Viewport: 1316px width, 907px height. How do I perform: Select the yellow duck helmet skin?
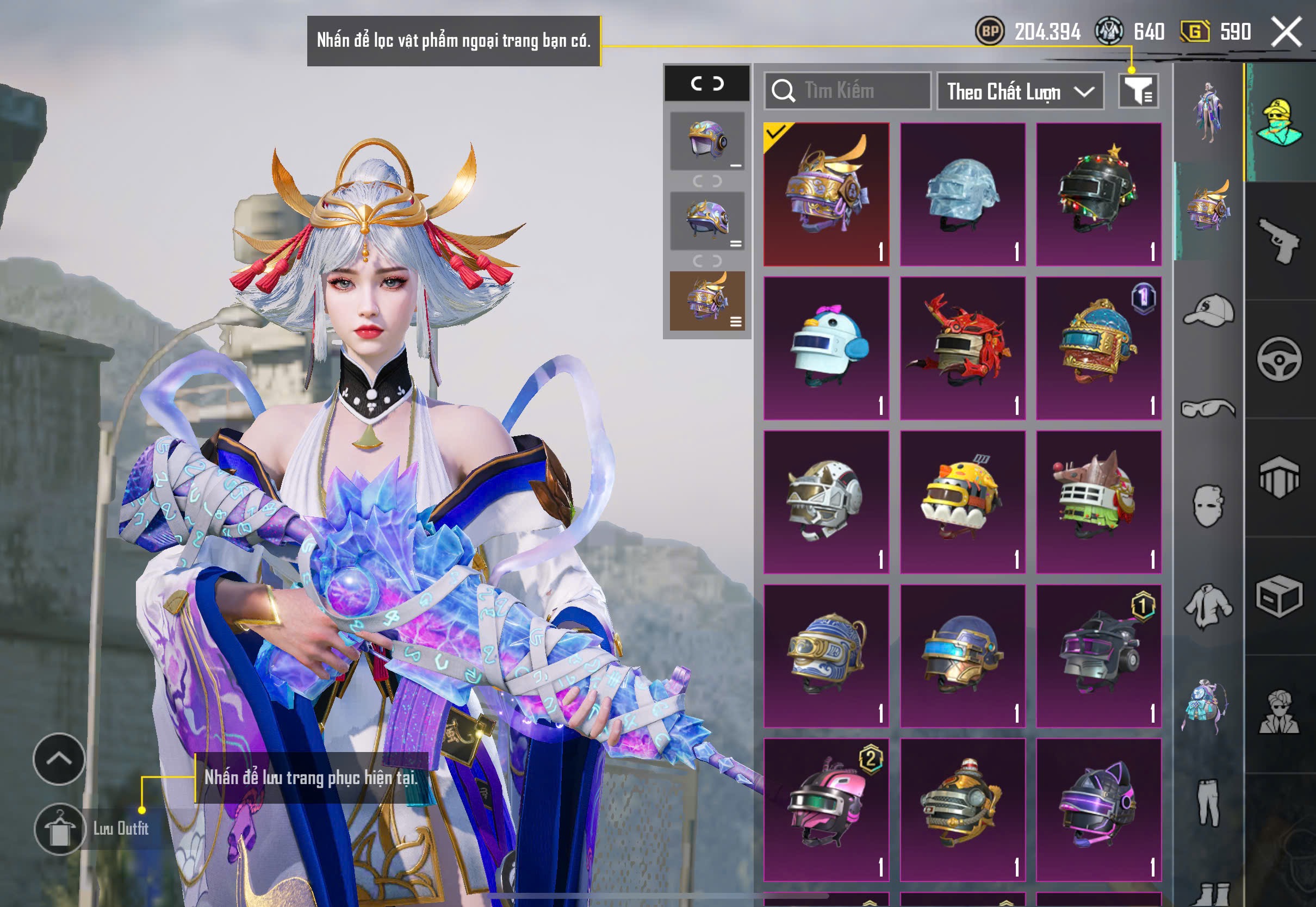[x=963, y=502]
